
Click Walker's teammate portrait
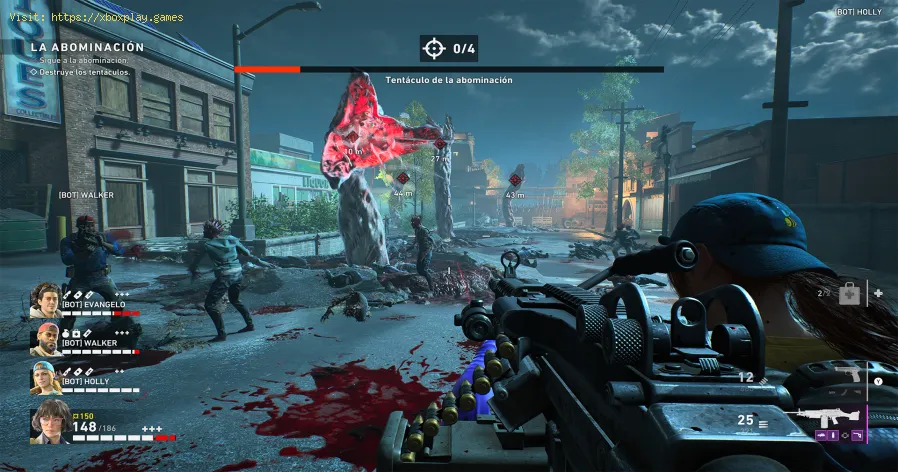[x=44, y=338]
